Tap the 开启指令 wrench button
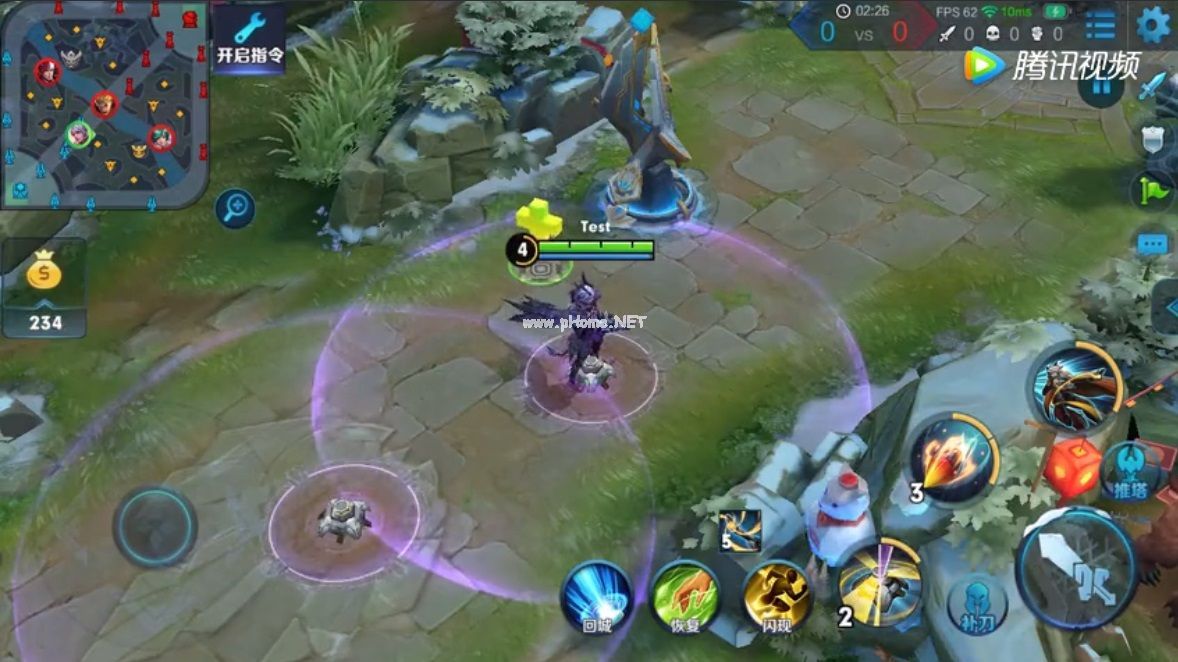 (249, 40)
